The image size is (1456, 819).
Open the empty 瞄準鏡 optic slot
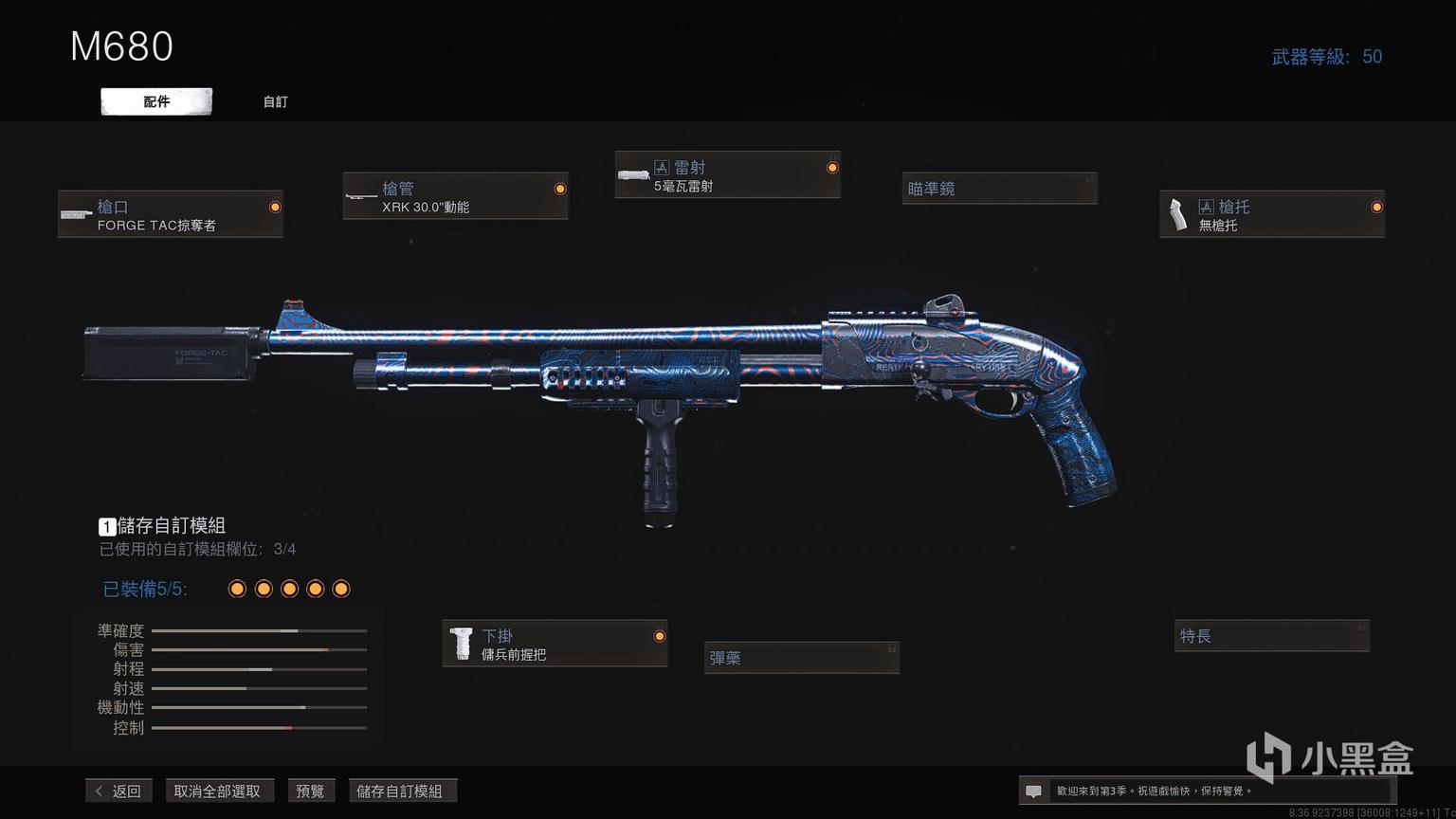999,189
